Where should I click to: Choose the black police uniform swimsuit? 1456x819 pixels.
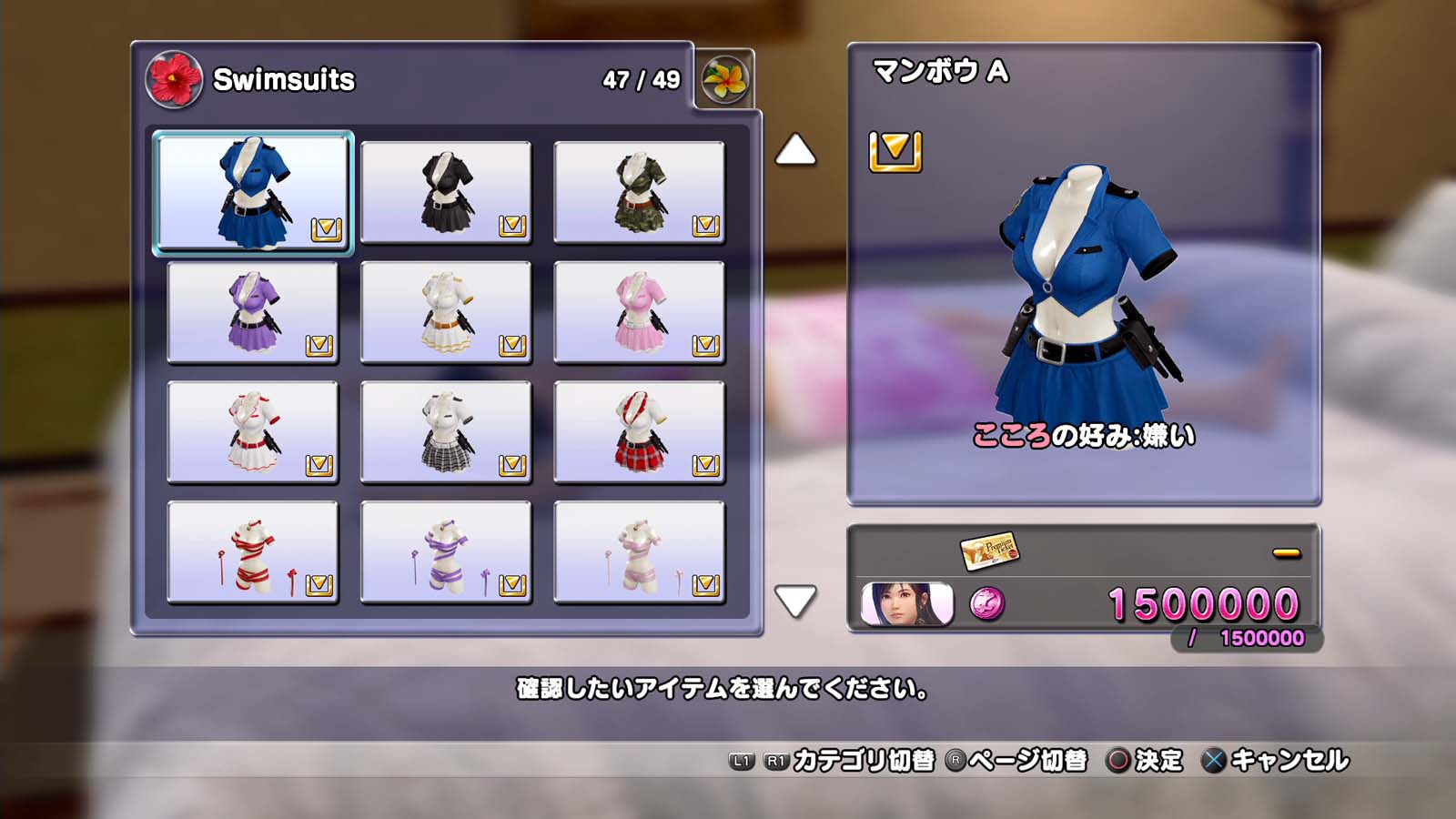pyautogui.click(x=446, y=192)
